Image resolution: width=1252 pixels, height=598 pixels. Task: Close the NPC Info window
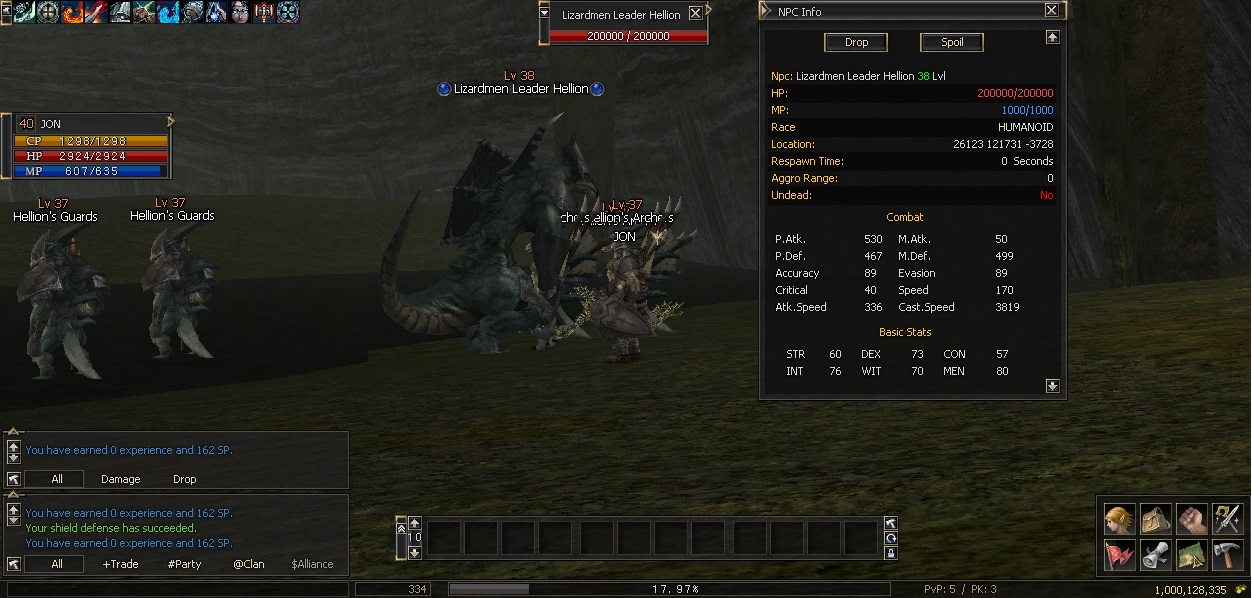[1051, 11]
